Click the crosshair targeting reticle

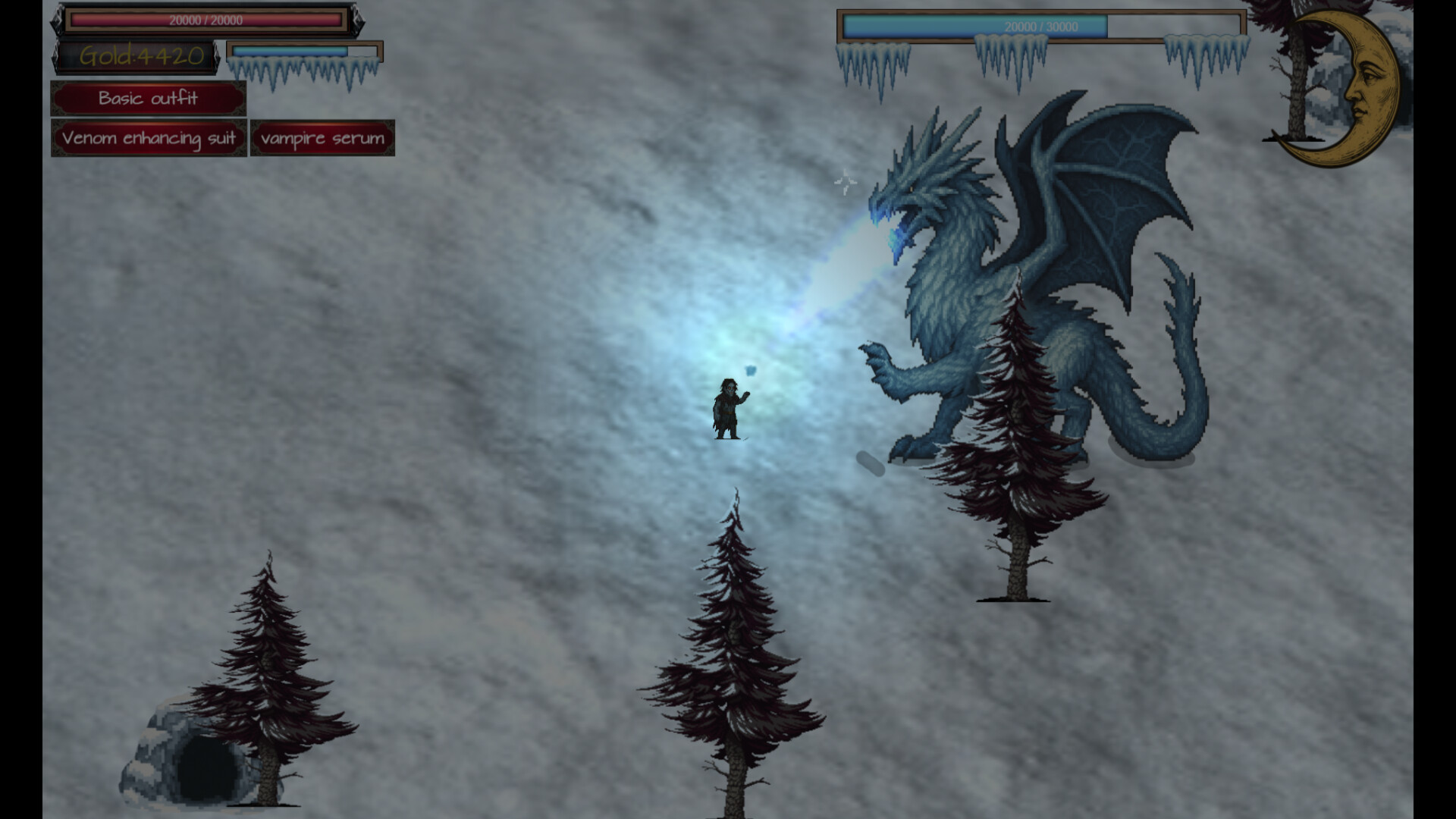click(x=844, y=180)
